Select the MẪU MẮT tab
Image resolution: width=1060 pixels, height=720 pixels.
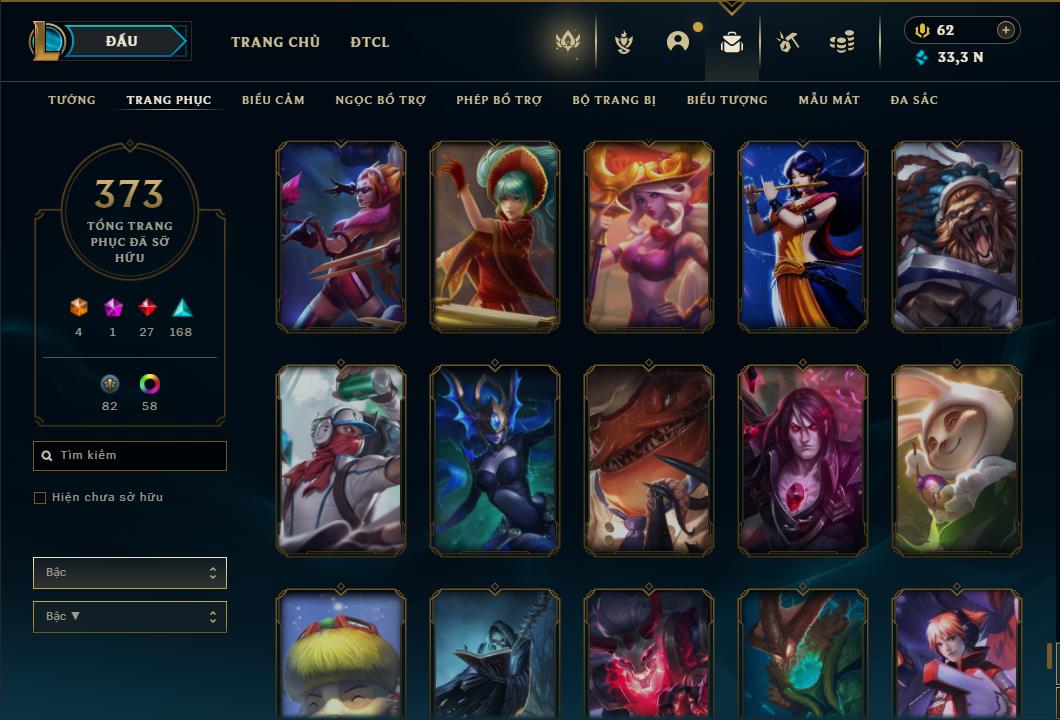tap(829, 100)
